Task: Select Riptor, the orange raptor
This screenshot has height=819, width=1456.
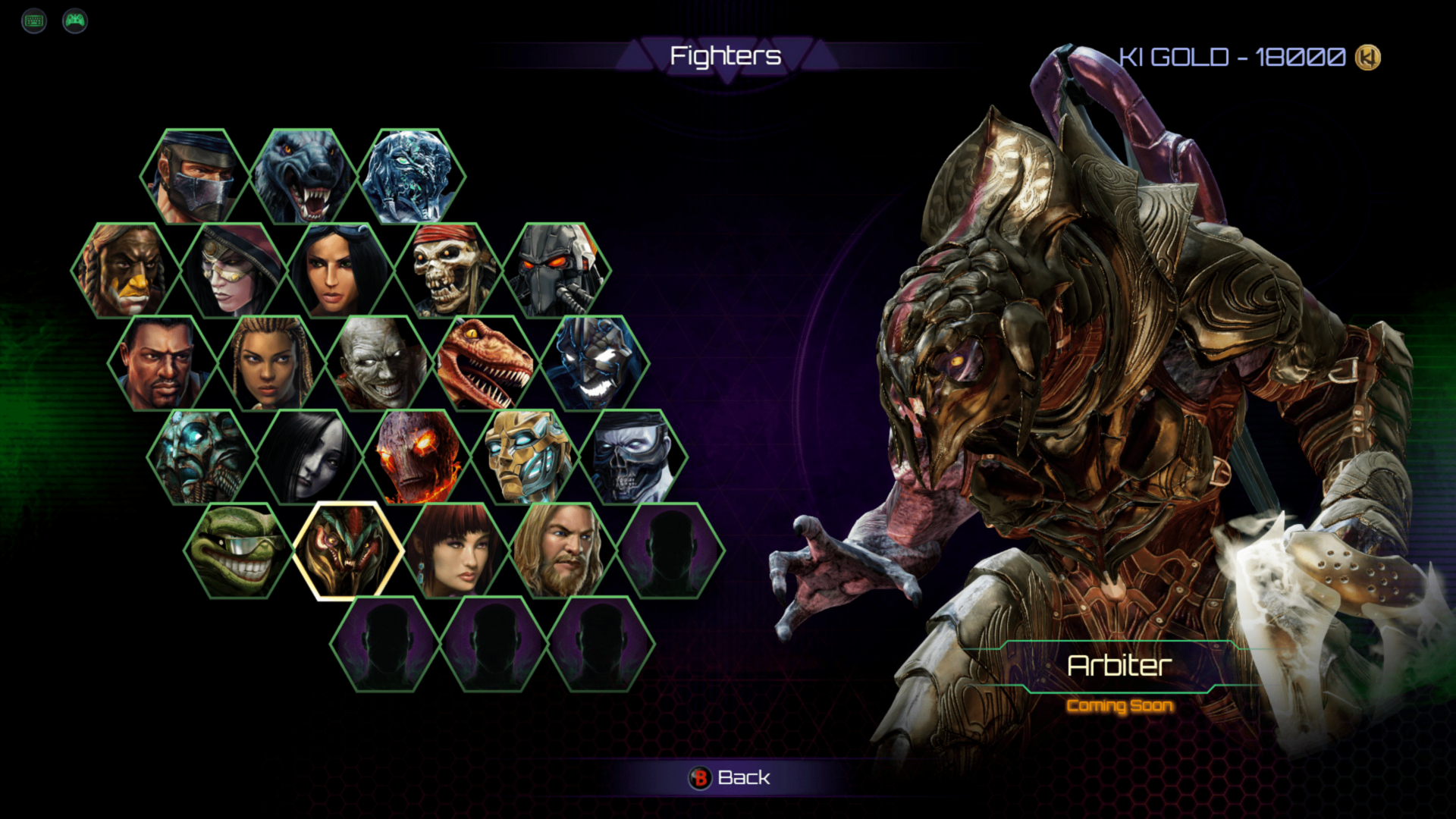Action: [487, 364]
